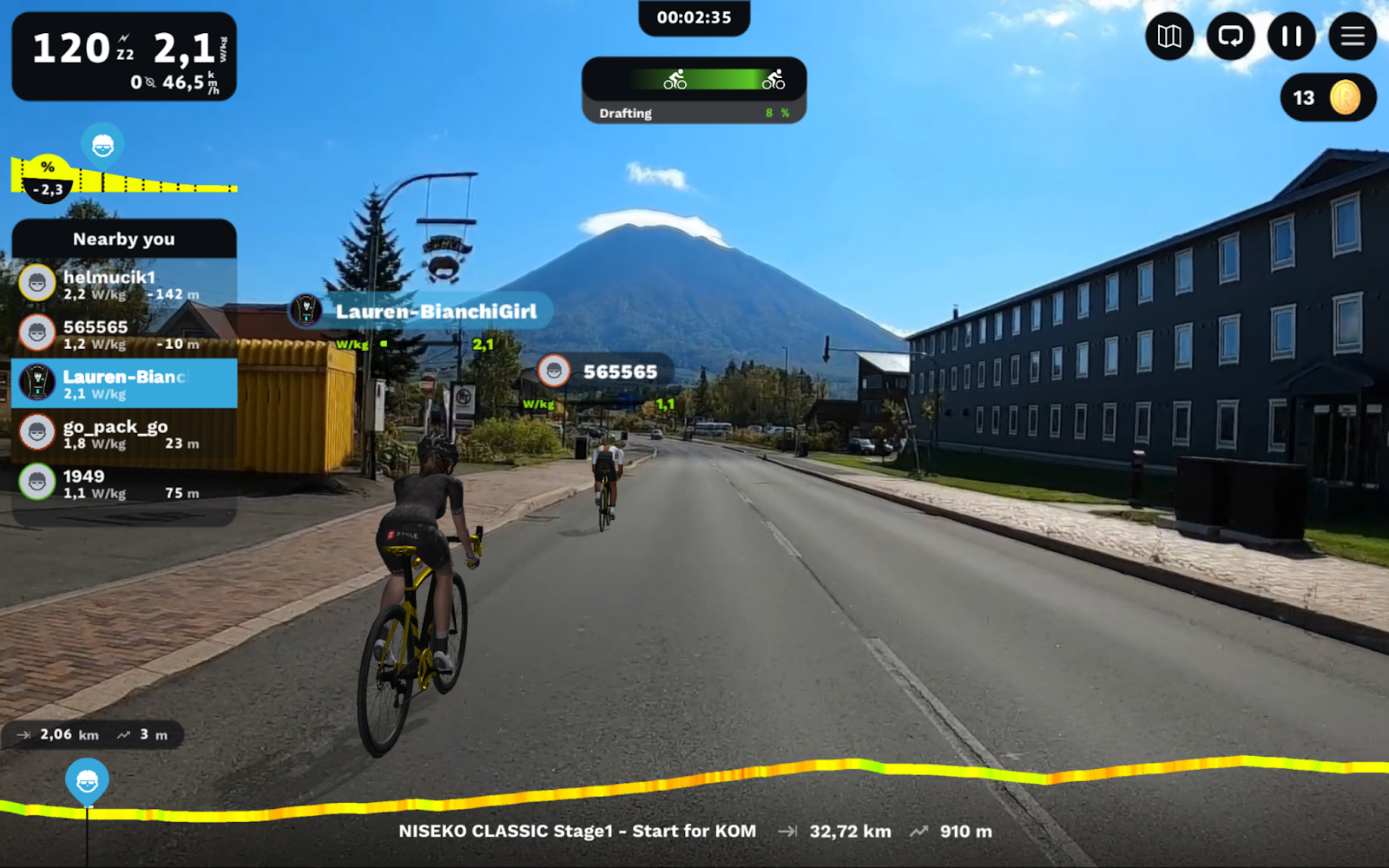This screenshot has width=1389, height=868.
Task: Open the map view button
Action: 1169,36
